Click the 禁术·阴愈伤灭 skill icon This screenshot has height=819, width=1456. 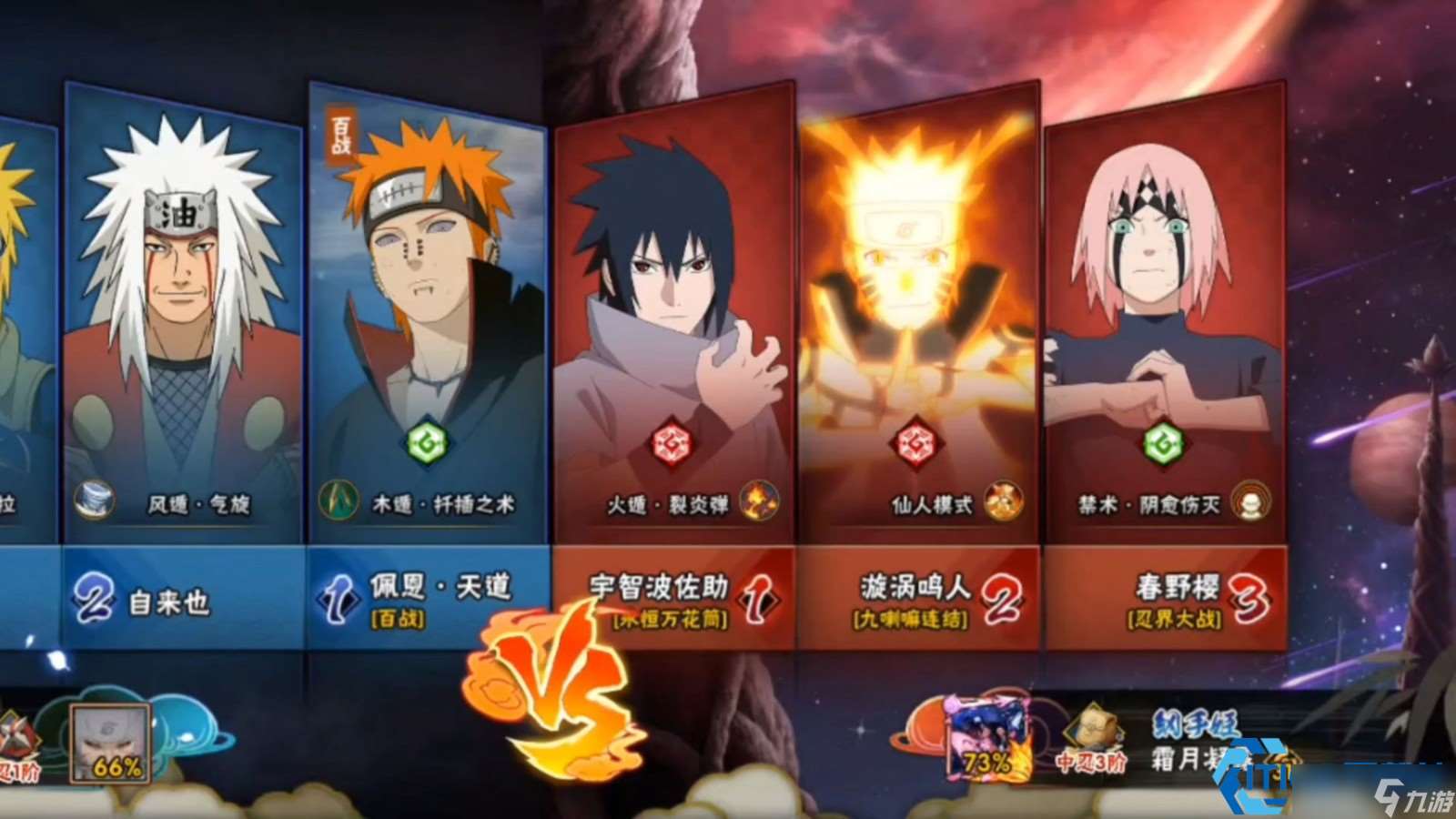click(x=1250, y=501)
